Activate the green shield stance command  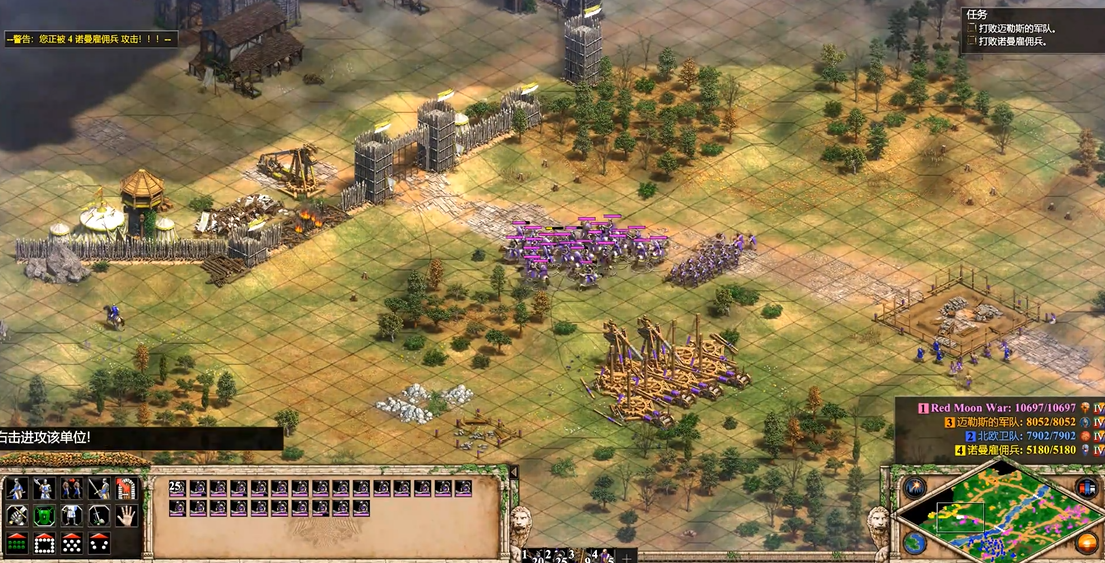[44, 516]
